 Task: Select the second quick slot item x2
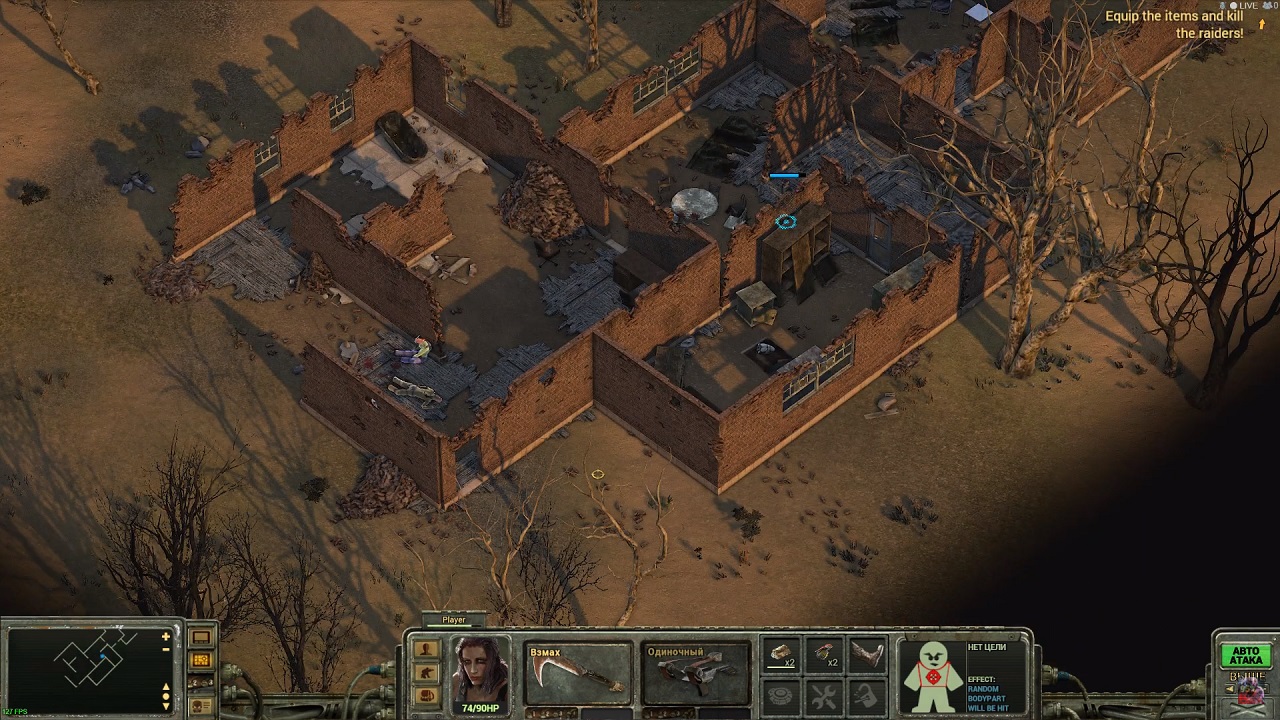[x=824, y=654]
